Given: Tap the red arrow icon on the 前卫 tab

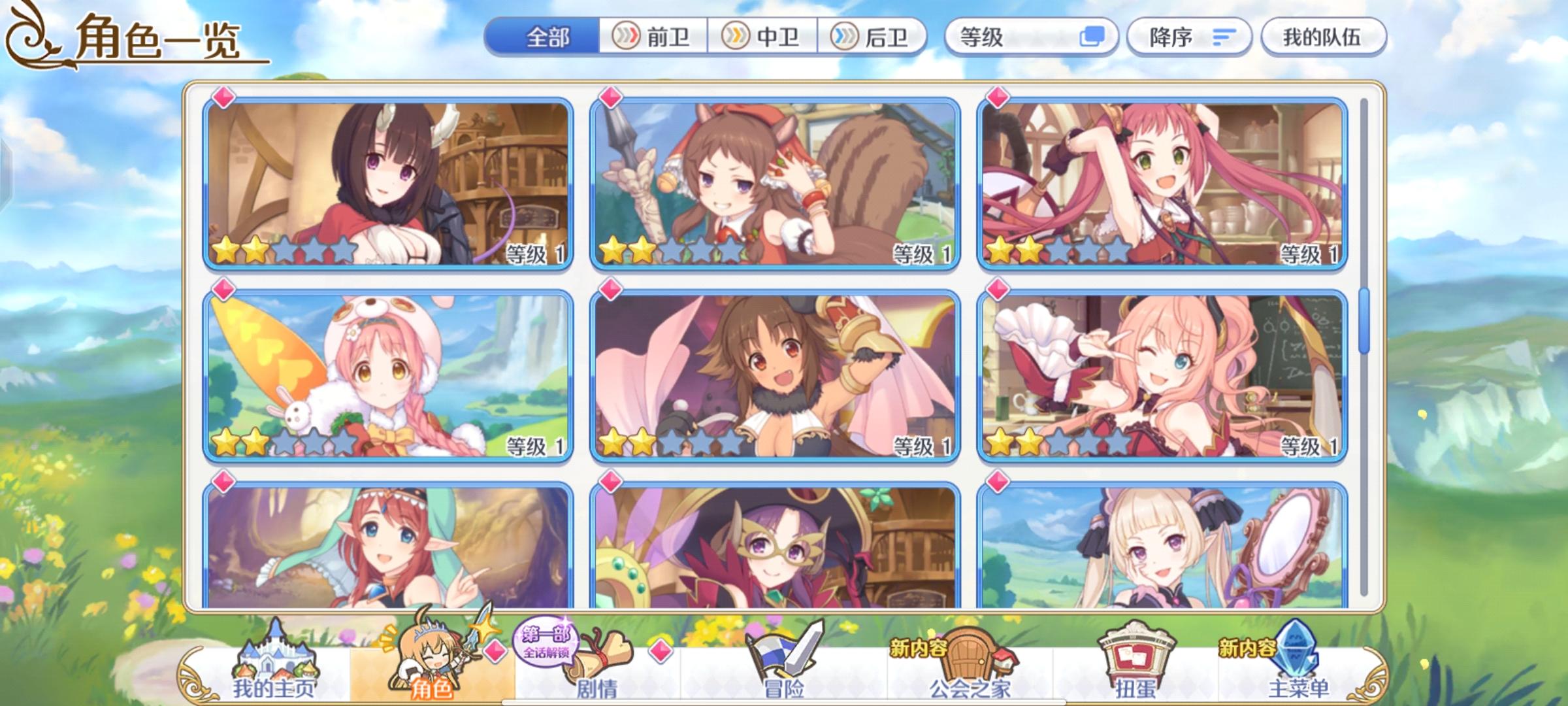Looking at the screenshot, I should (625, 37).
